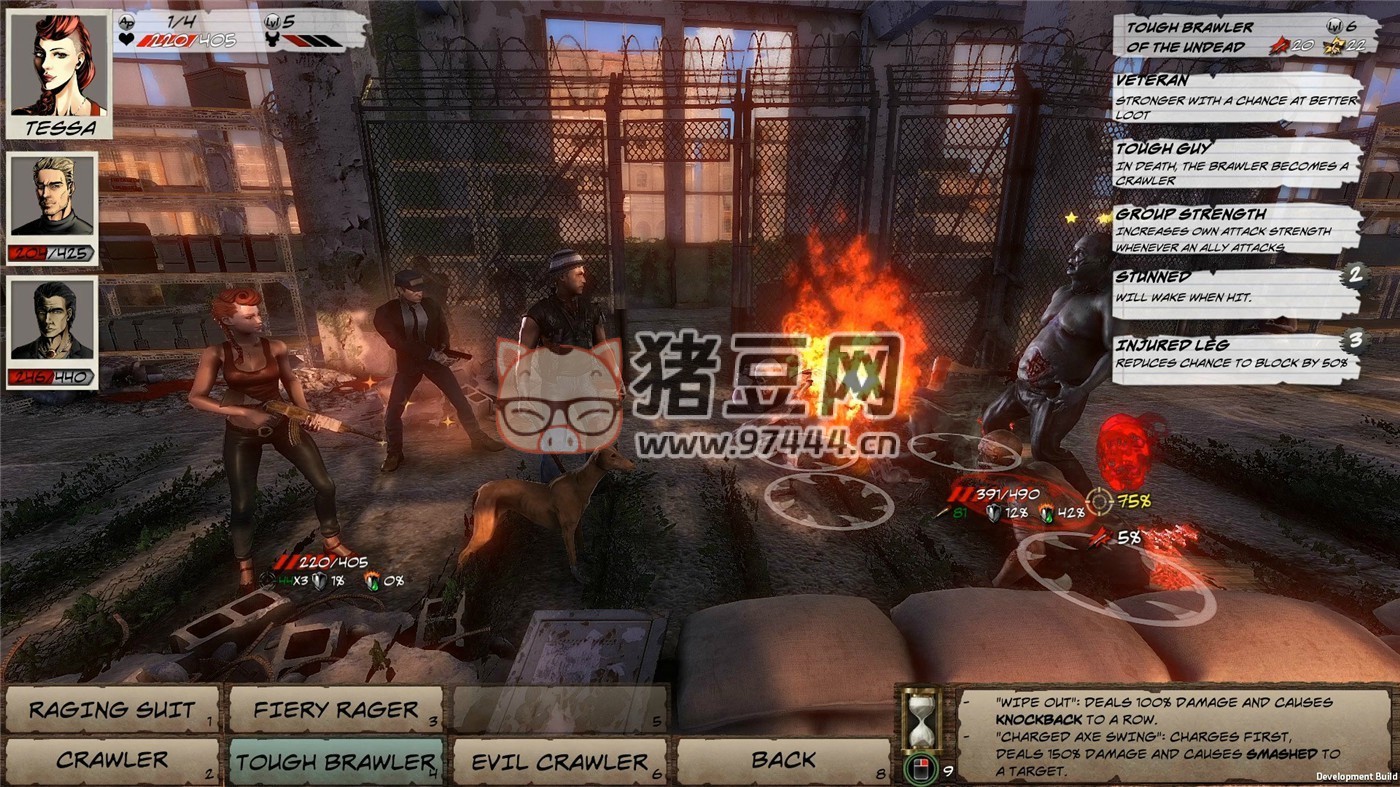Select the blond man's party portrait
Image resolution: width=1400 pixels, height=787 pixels.
[54, 197]
